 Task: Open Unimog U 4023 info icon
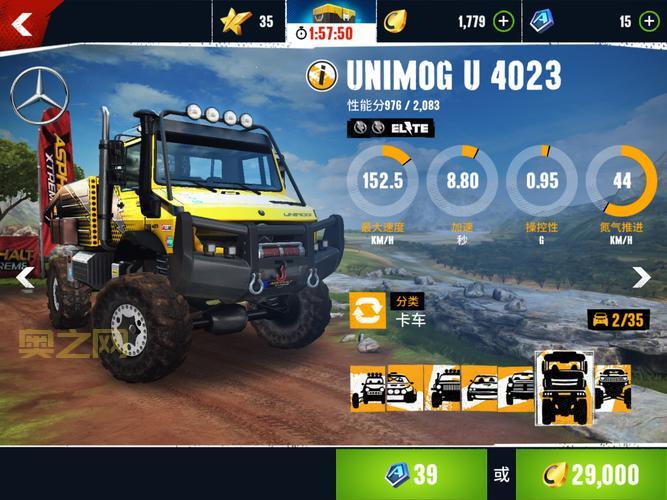tap(323, 76)
